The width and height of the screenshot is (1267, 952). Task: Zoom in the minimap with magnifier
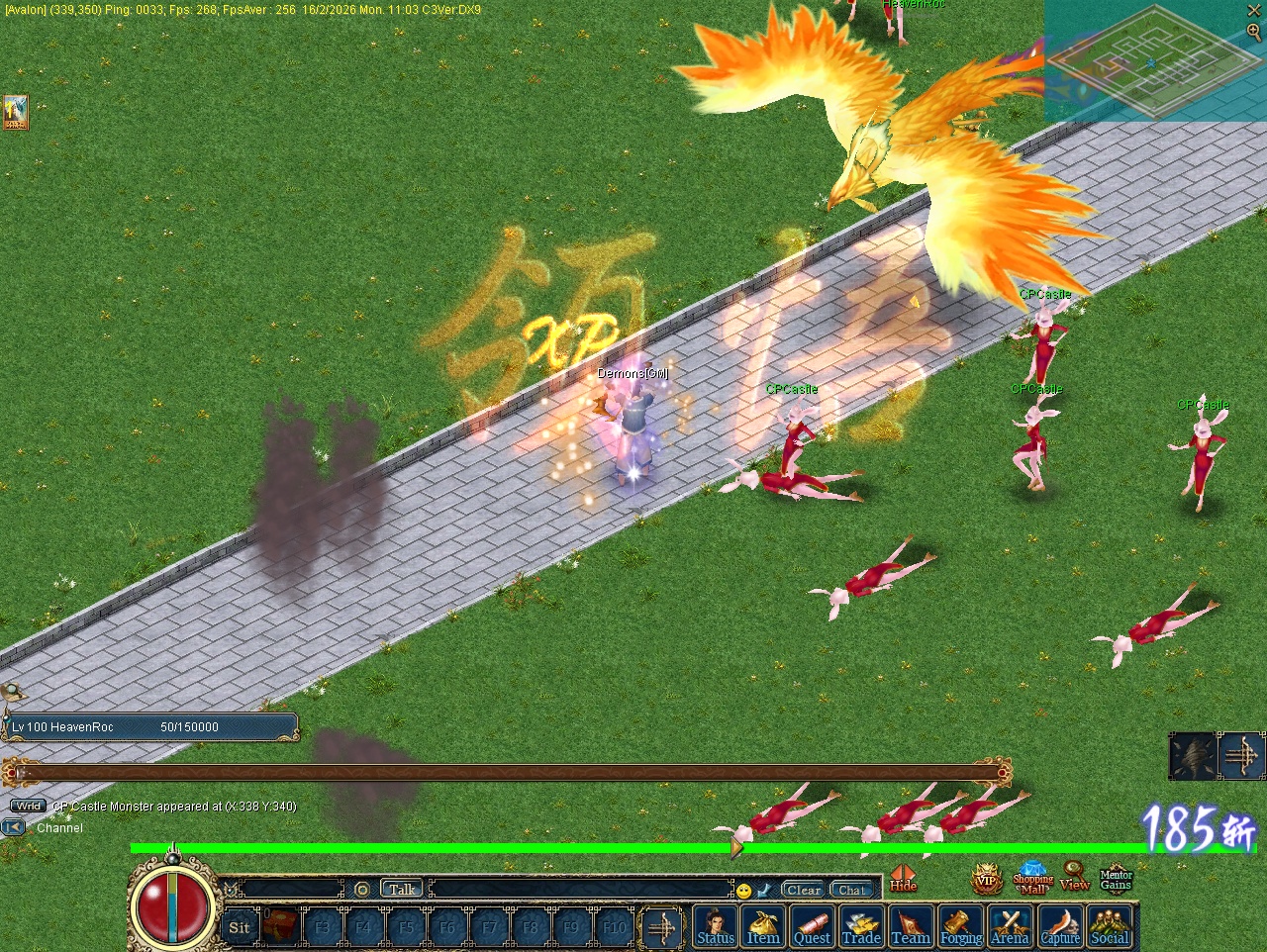click(x=1254, y=32)
